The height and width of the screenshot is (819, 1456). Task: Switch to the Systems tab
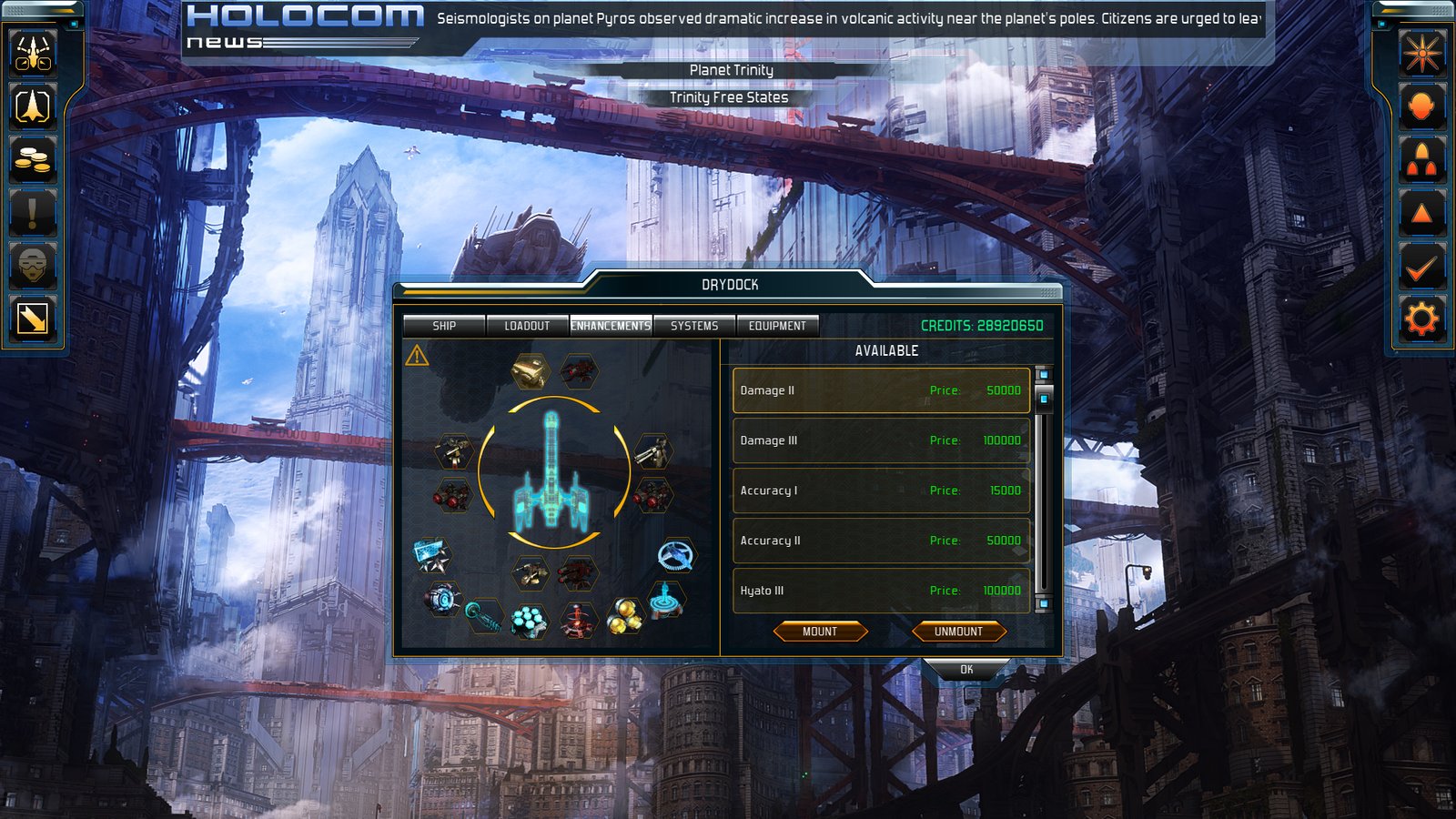[694, 326]
